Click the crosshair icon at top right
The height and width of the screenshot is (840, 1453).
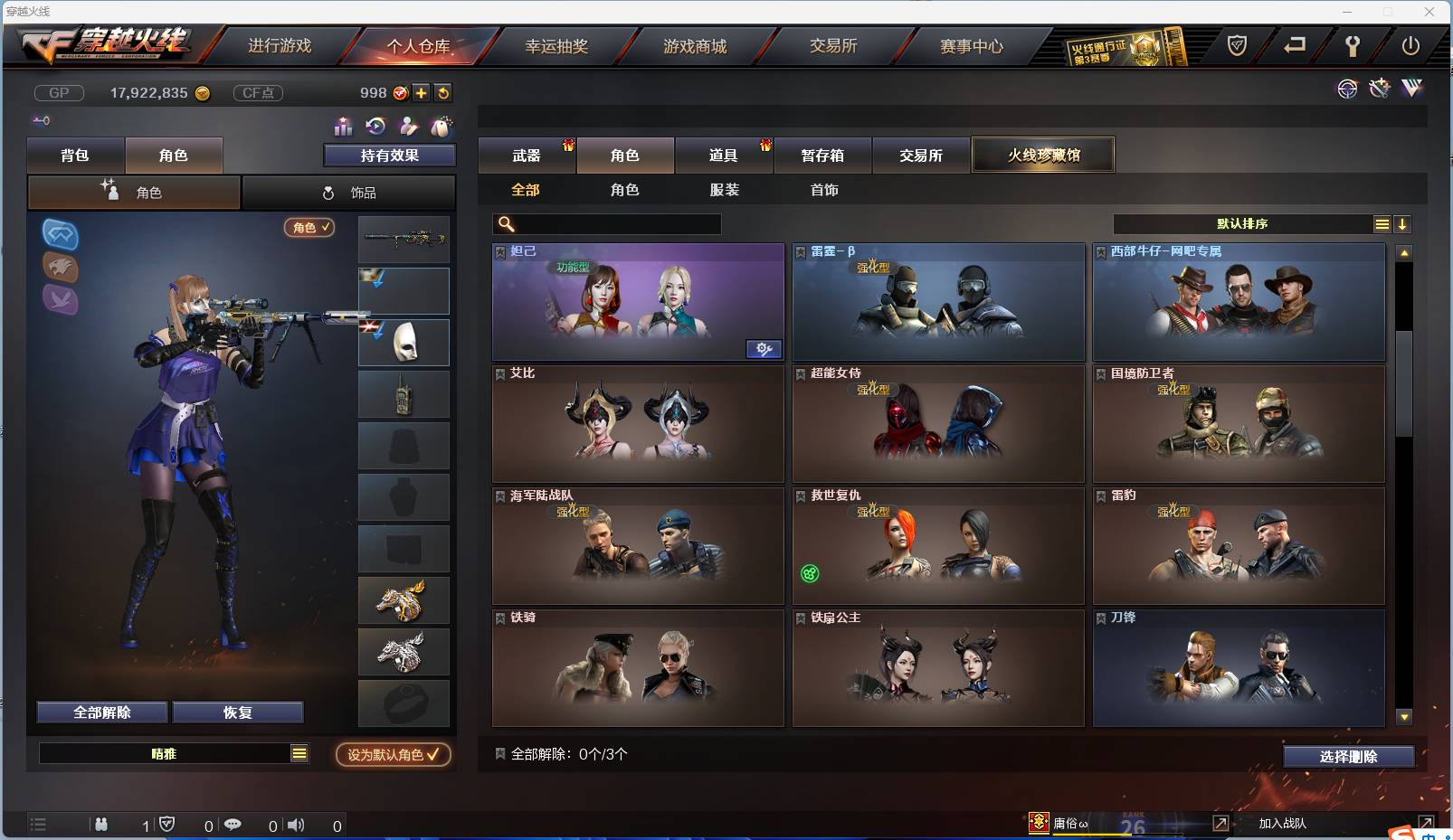click(1347, 89)
